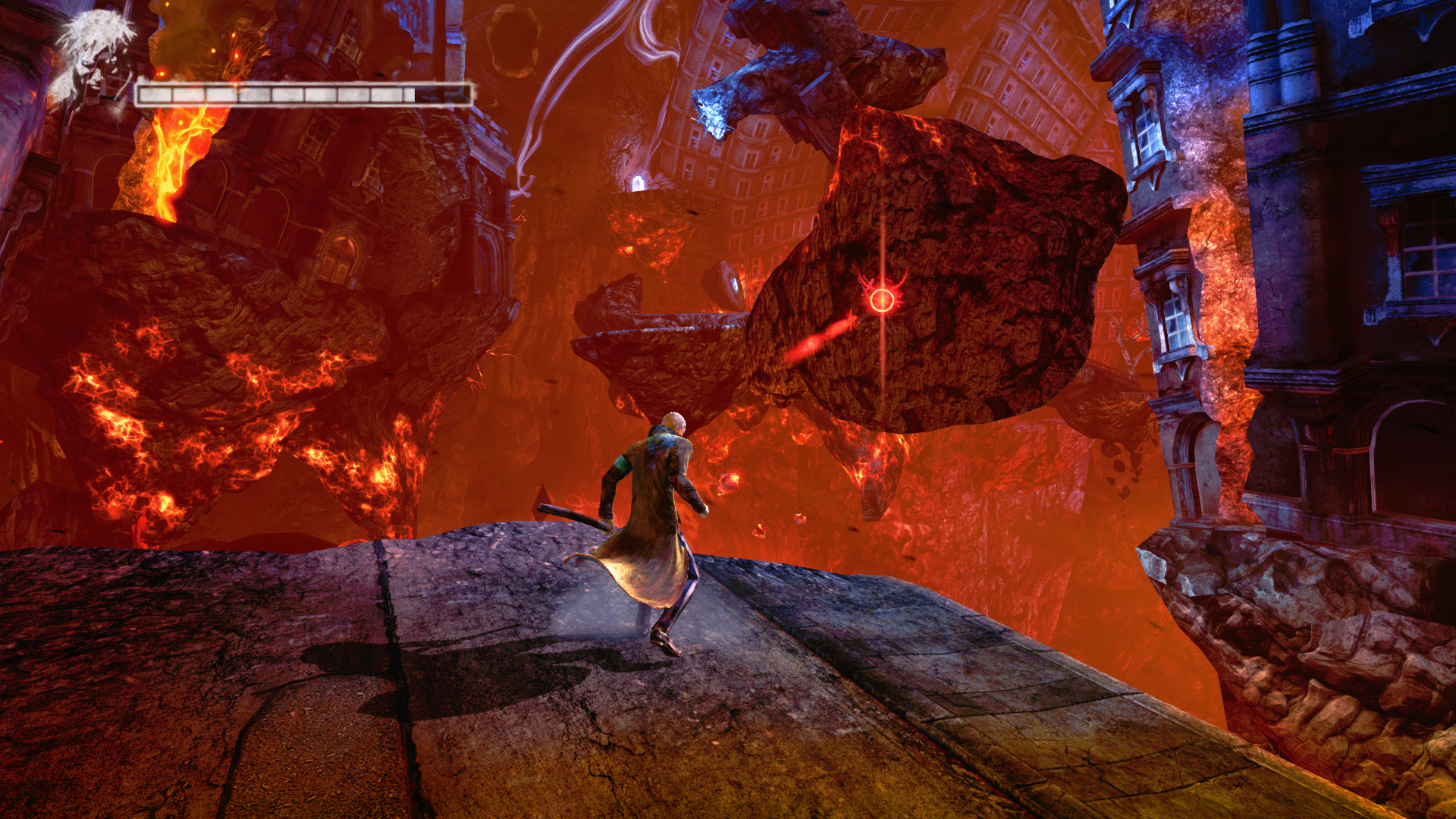Click the white-haired character portrait icon
This screenshot has width=1456, height=819.
click(x=95, y=57)
